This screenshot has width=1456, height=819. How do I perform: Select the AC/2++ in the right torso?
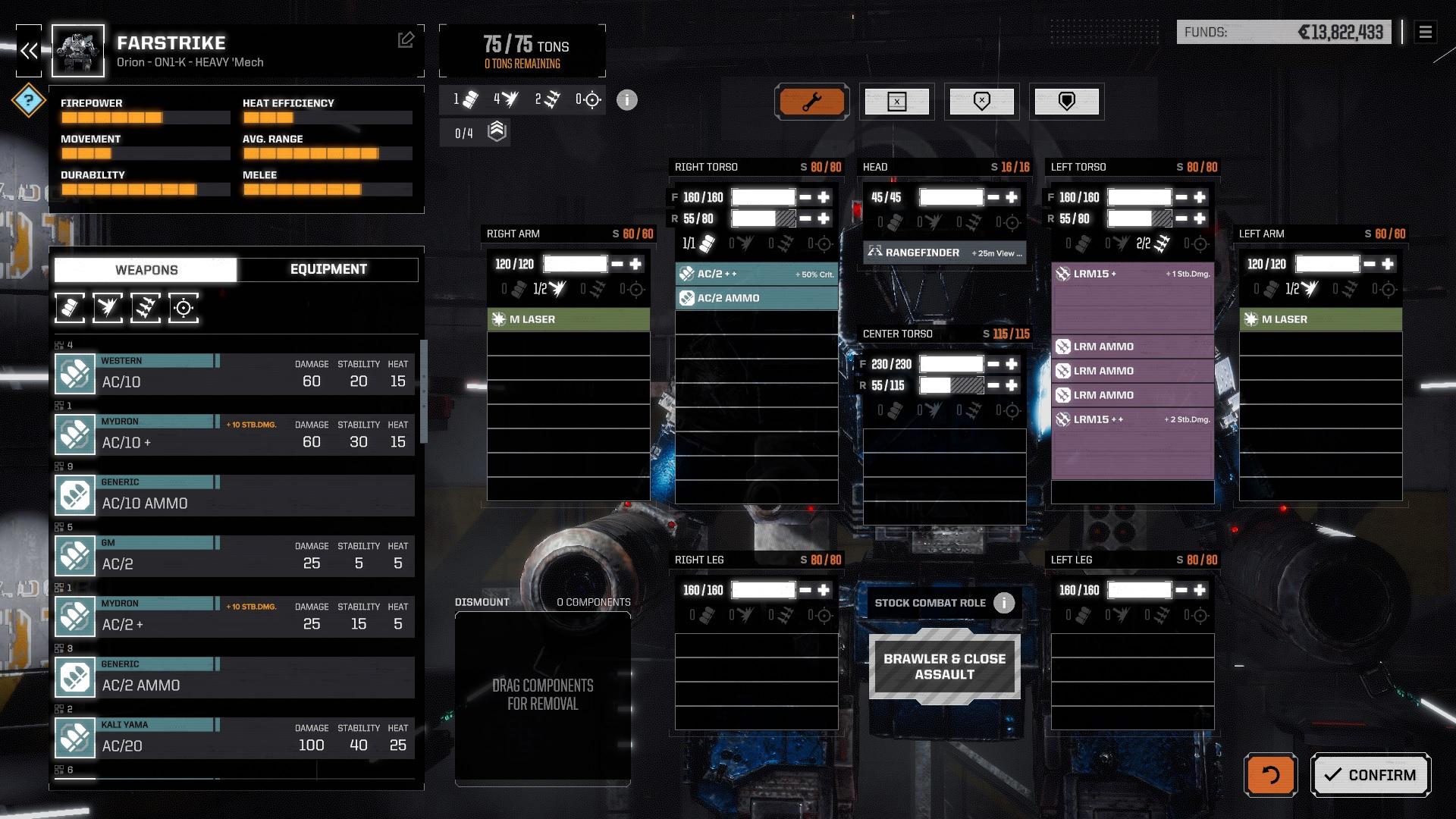[756, 274]
